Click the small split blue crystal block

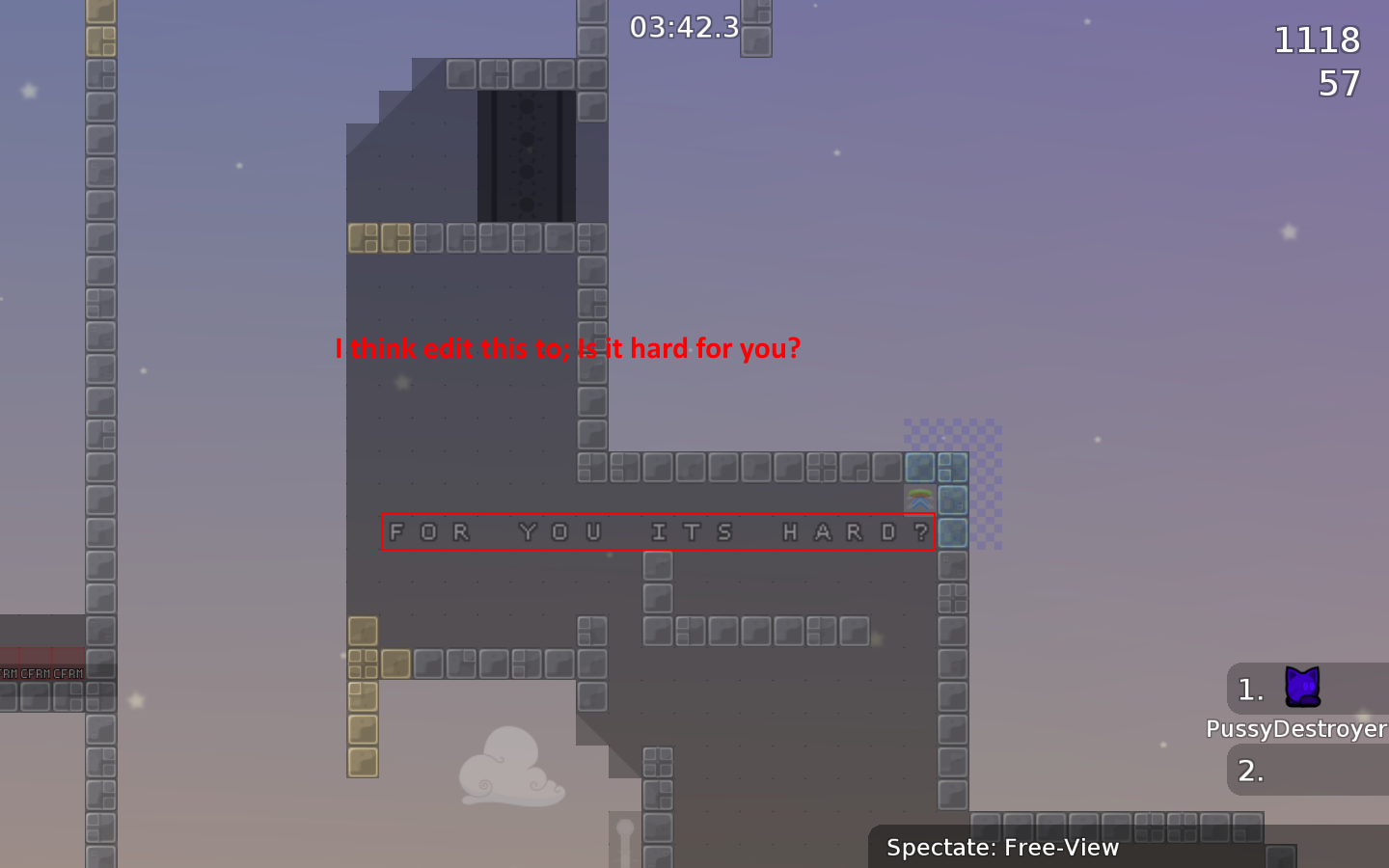click(x=953, y=468)
